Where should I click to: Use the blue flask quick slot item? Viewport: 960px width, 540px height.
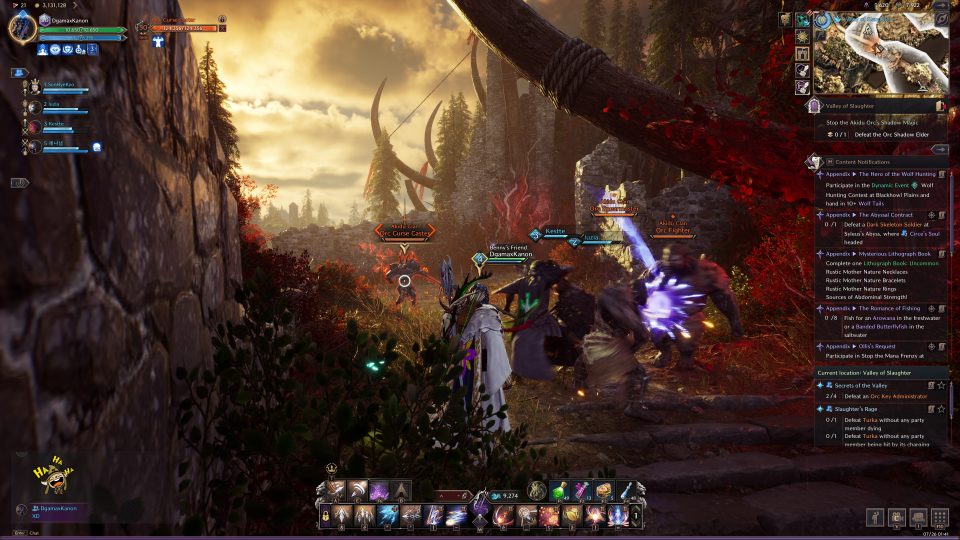coord(625,490)
